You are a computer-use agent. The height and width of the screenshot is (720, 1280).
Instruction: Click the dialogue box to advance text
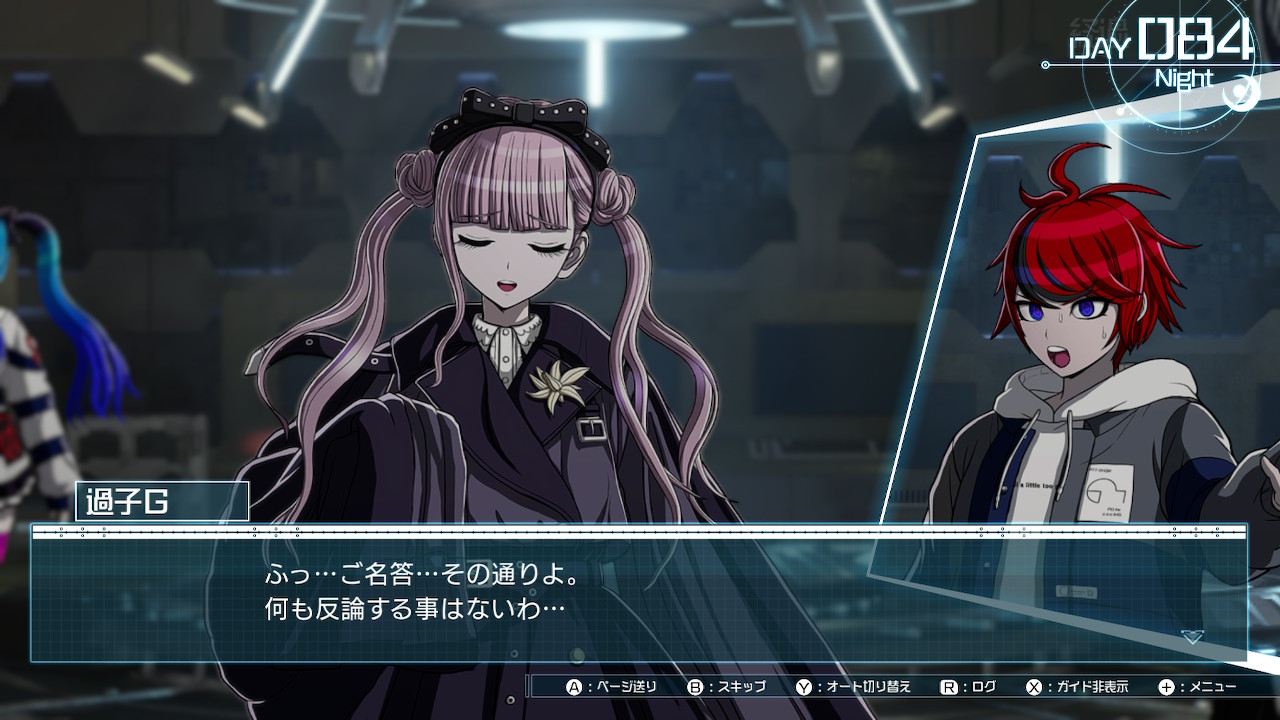click(638, 595)
